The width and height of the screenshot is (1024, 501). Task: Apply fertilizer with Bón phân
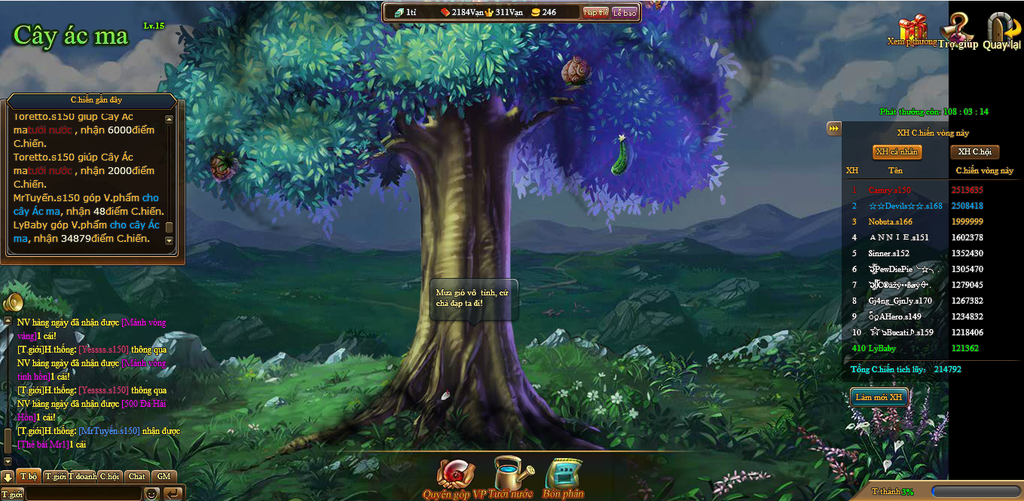pos(564,478)
